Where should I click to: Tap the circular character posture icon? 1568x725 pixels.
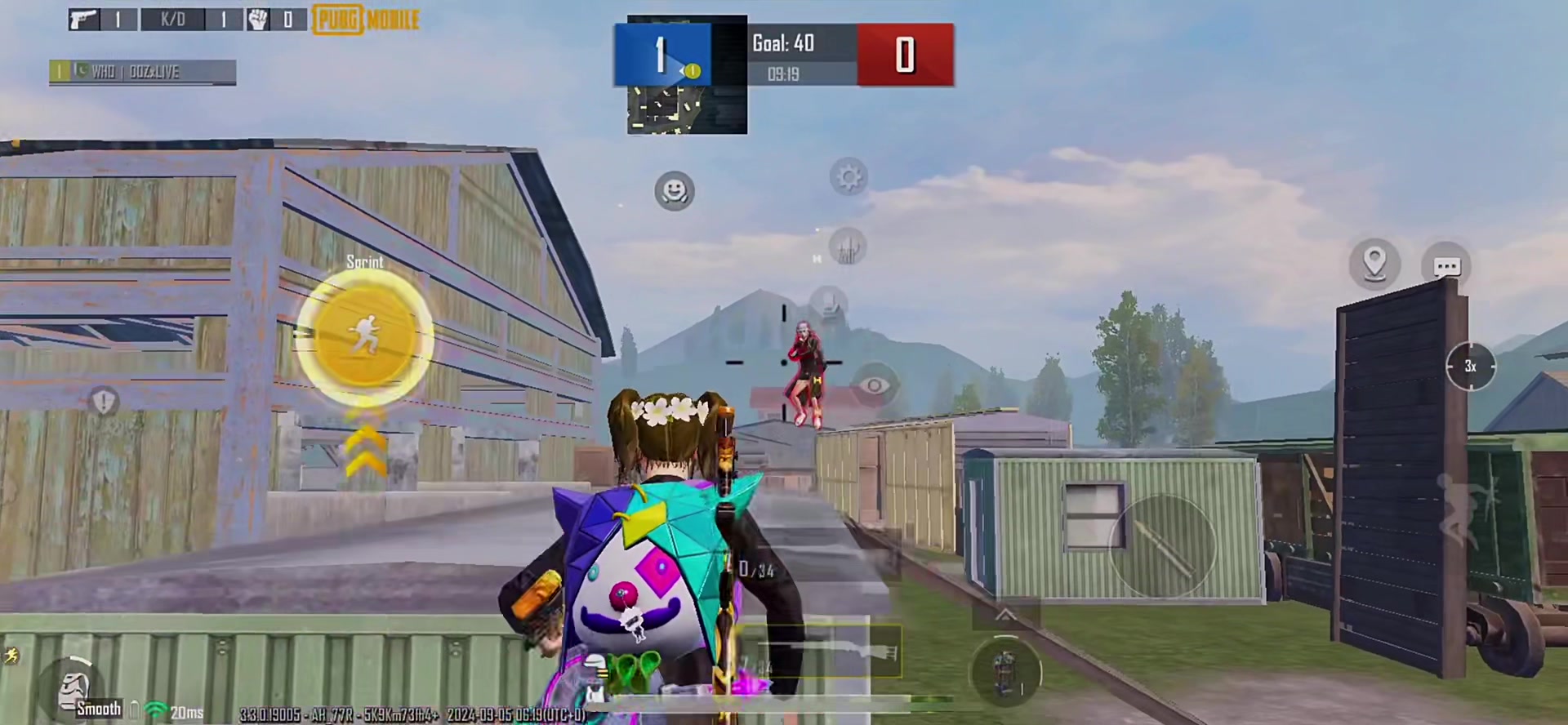point(1005,672)
